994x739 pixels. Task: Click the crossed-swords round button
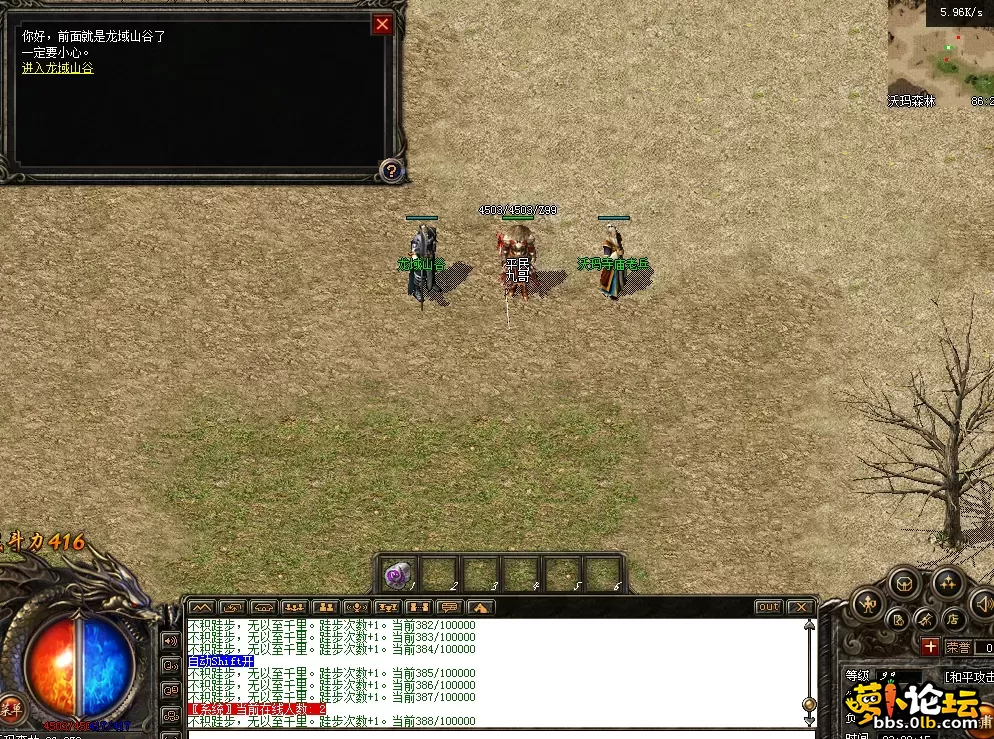click(x=926, y=620)
